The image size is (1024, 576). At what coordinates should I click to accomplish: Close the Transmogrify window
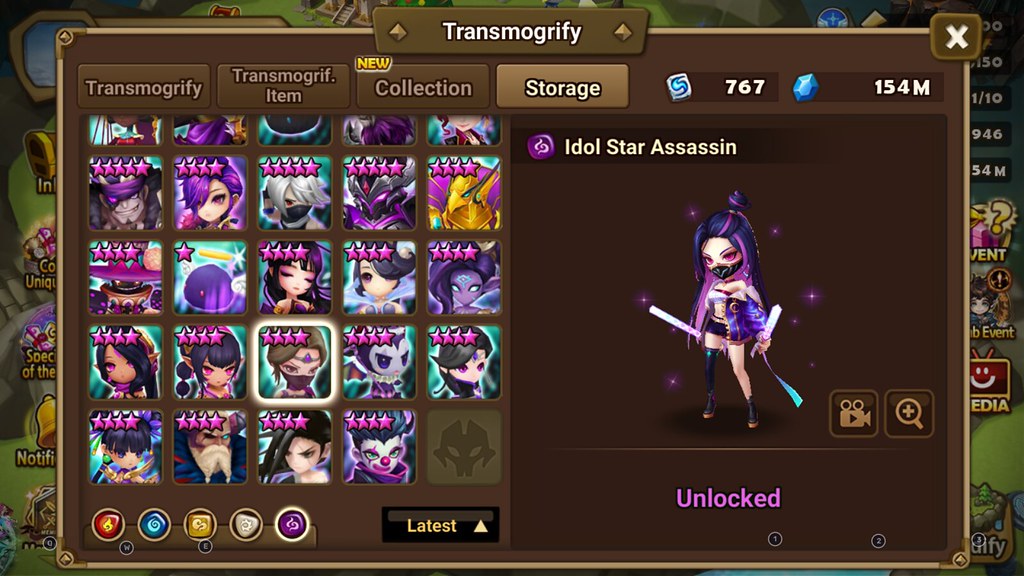(x=956, y=38)
